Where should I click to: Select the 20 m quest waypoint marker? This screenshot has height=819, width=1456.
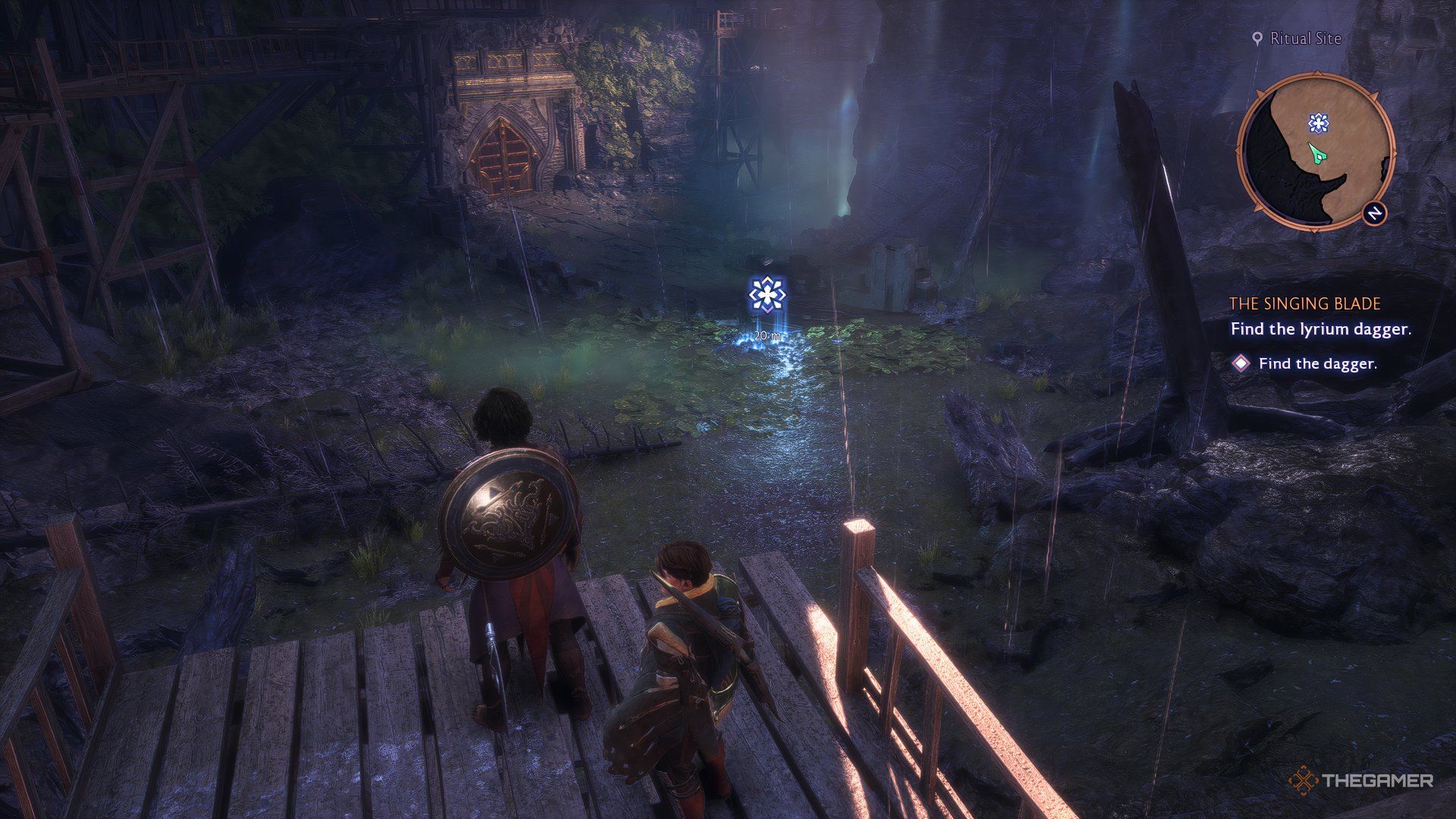767,294
